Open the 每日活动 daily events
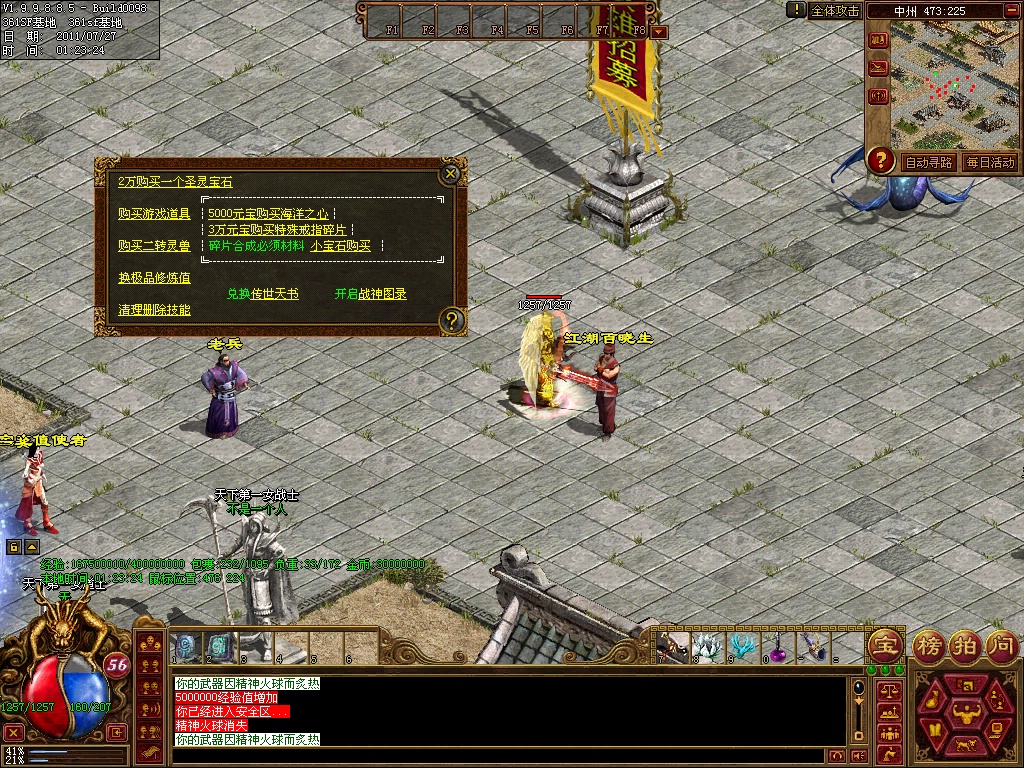 (x=990, y=162)
